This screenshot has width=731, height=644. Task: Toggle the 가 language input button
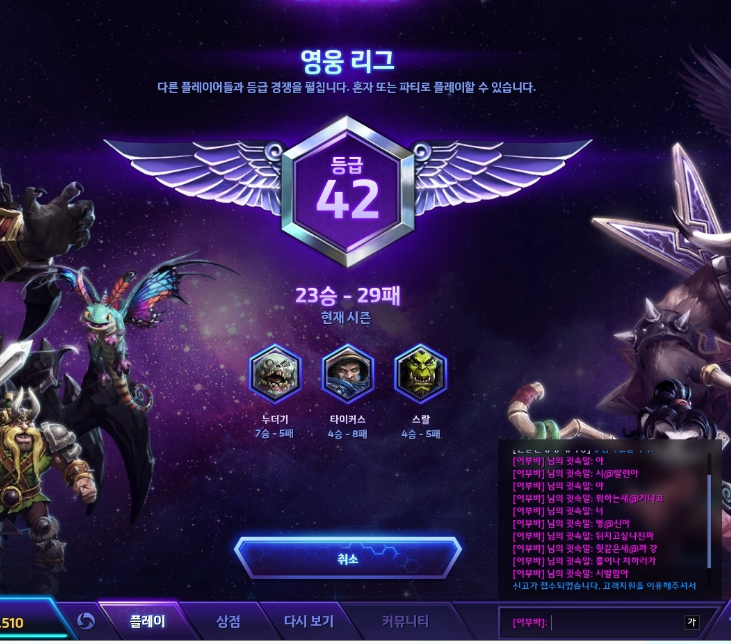coord(691,622)
